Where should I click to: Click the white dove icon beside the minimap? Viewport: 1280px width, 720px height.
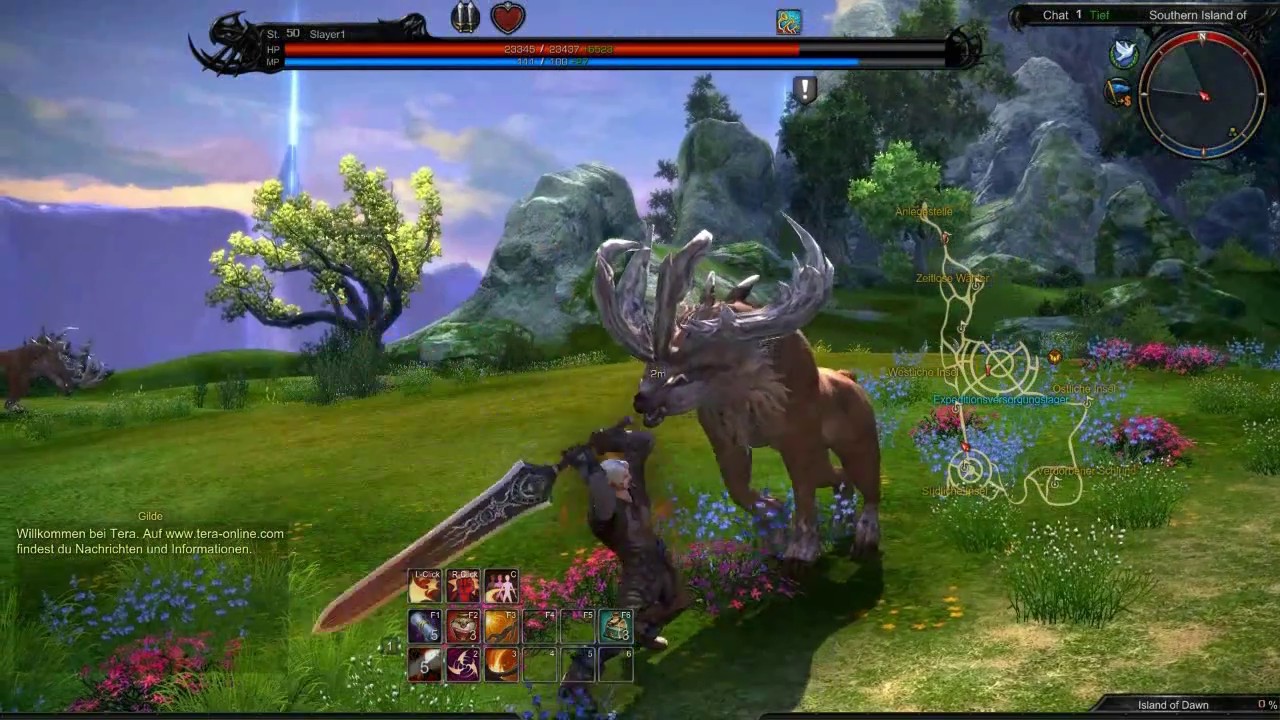(1124, 54)
